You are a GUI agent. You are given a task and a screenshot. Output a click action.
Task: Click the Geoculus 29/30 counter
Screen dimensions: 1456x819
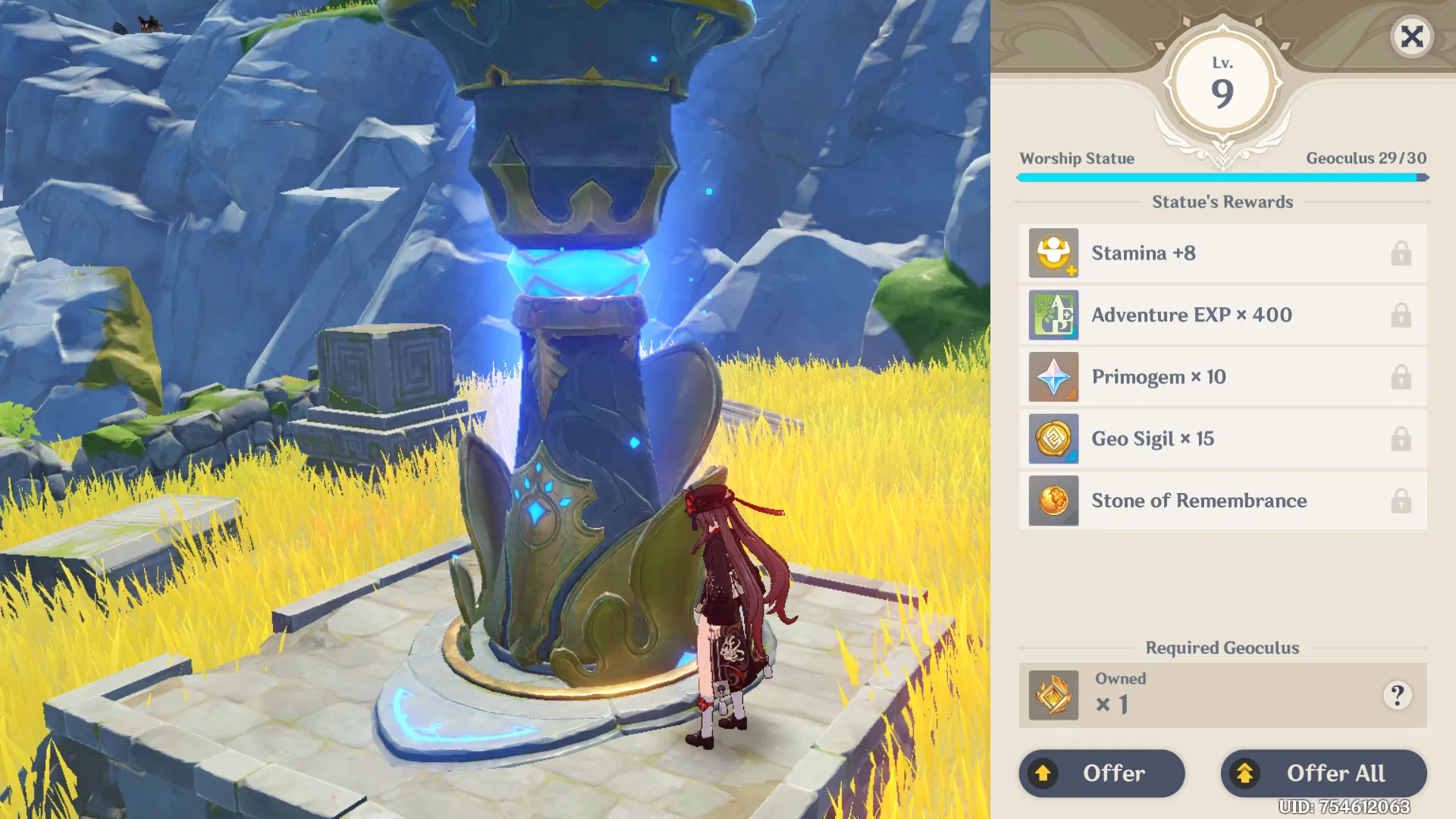point(1365,158)
